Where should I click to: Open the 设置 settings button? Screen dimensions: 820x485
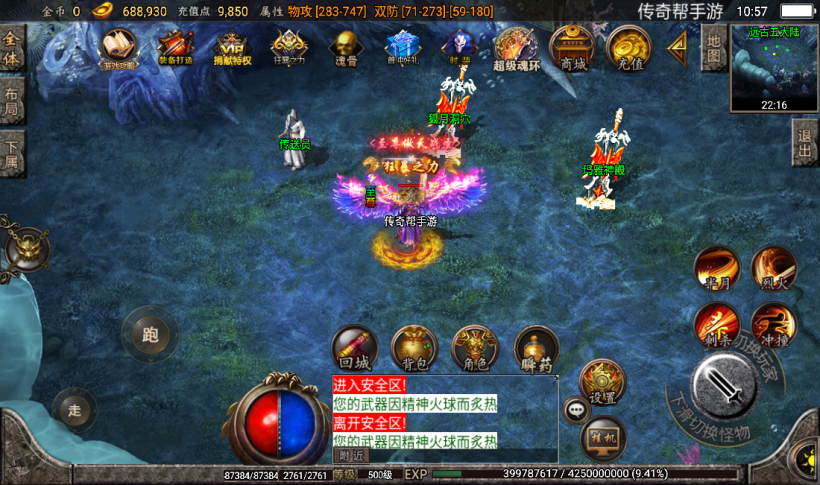[x=602, y=381]
